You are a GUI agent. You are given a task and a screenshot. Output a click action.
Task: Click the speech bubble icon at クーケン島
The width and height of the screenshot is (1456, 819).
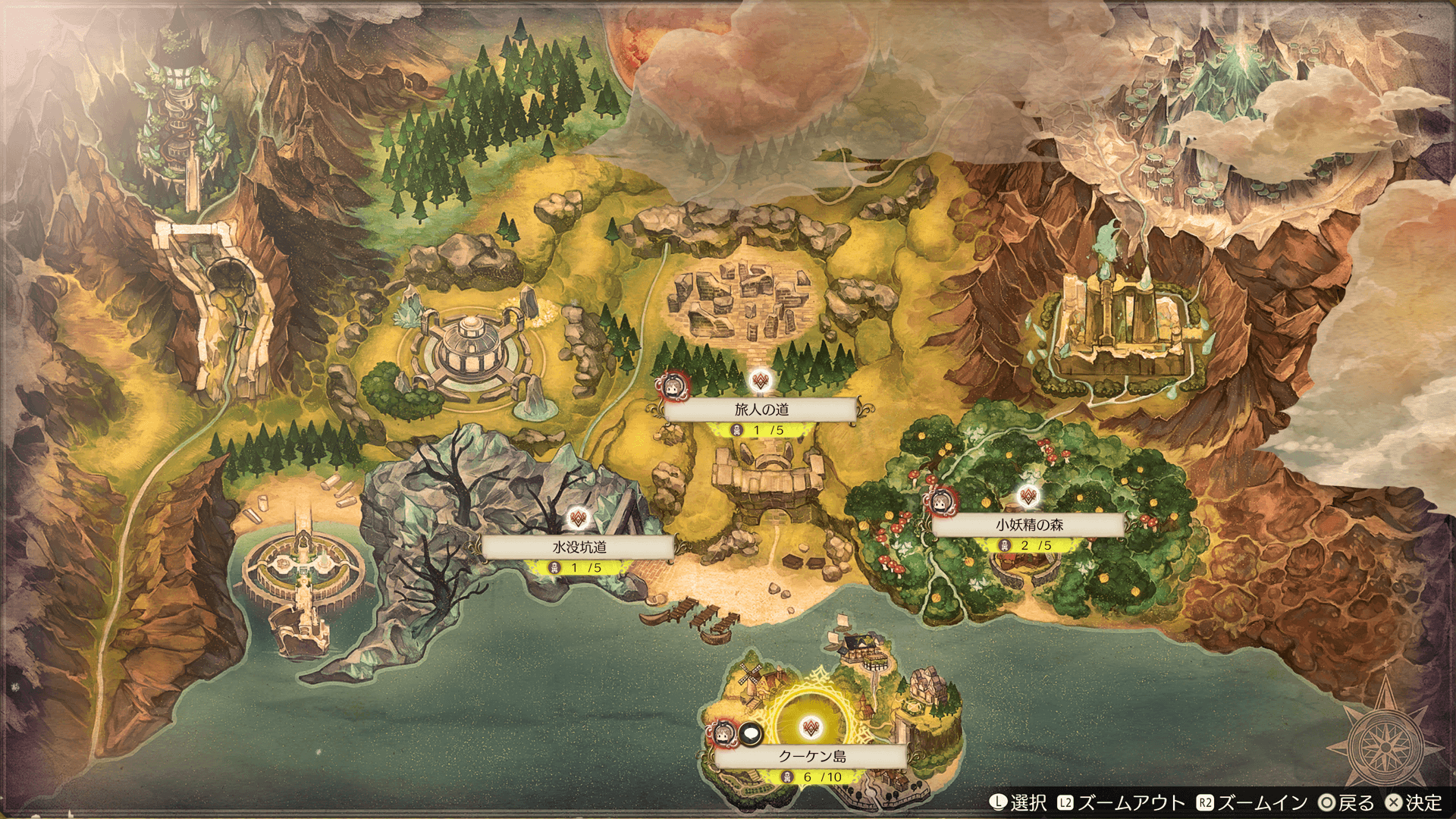pyautogui.click(x=751, y=733)
